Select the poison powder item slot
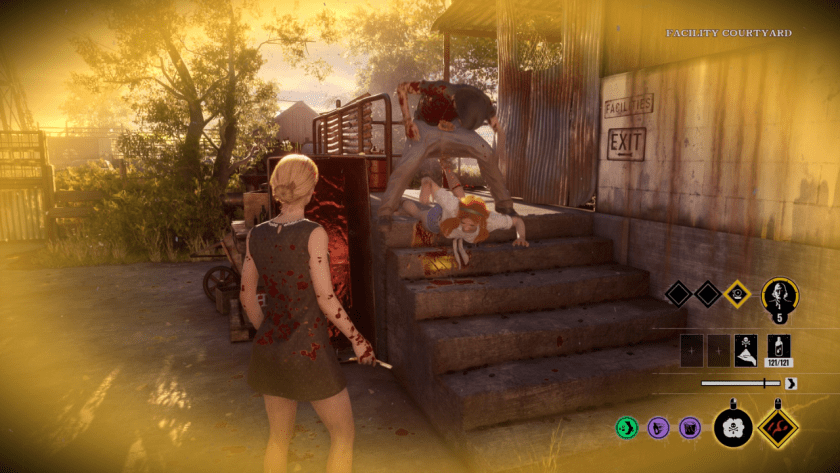840x473 pixels. (x=746, y=348)
